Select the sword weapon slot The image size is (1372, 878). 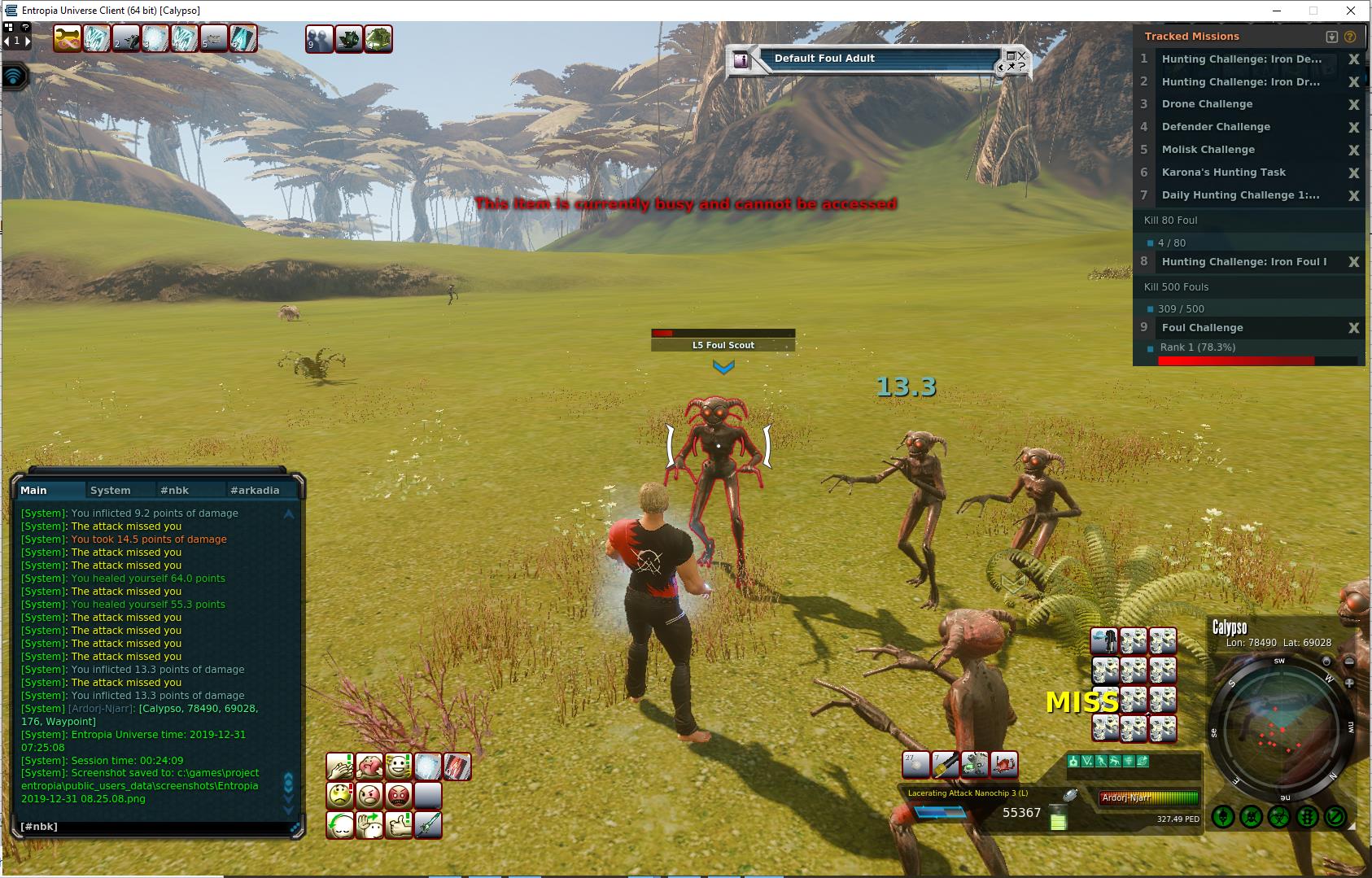point(428,825)
